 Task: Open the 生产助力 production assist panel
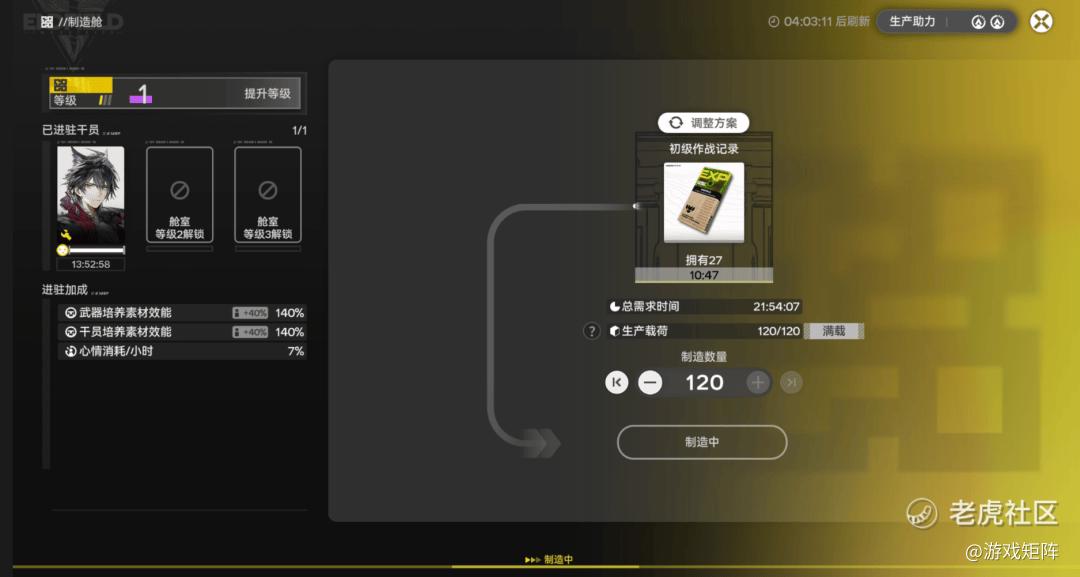point(946,22)
